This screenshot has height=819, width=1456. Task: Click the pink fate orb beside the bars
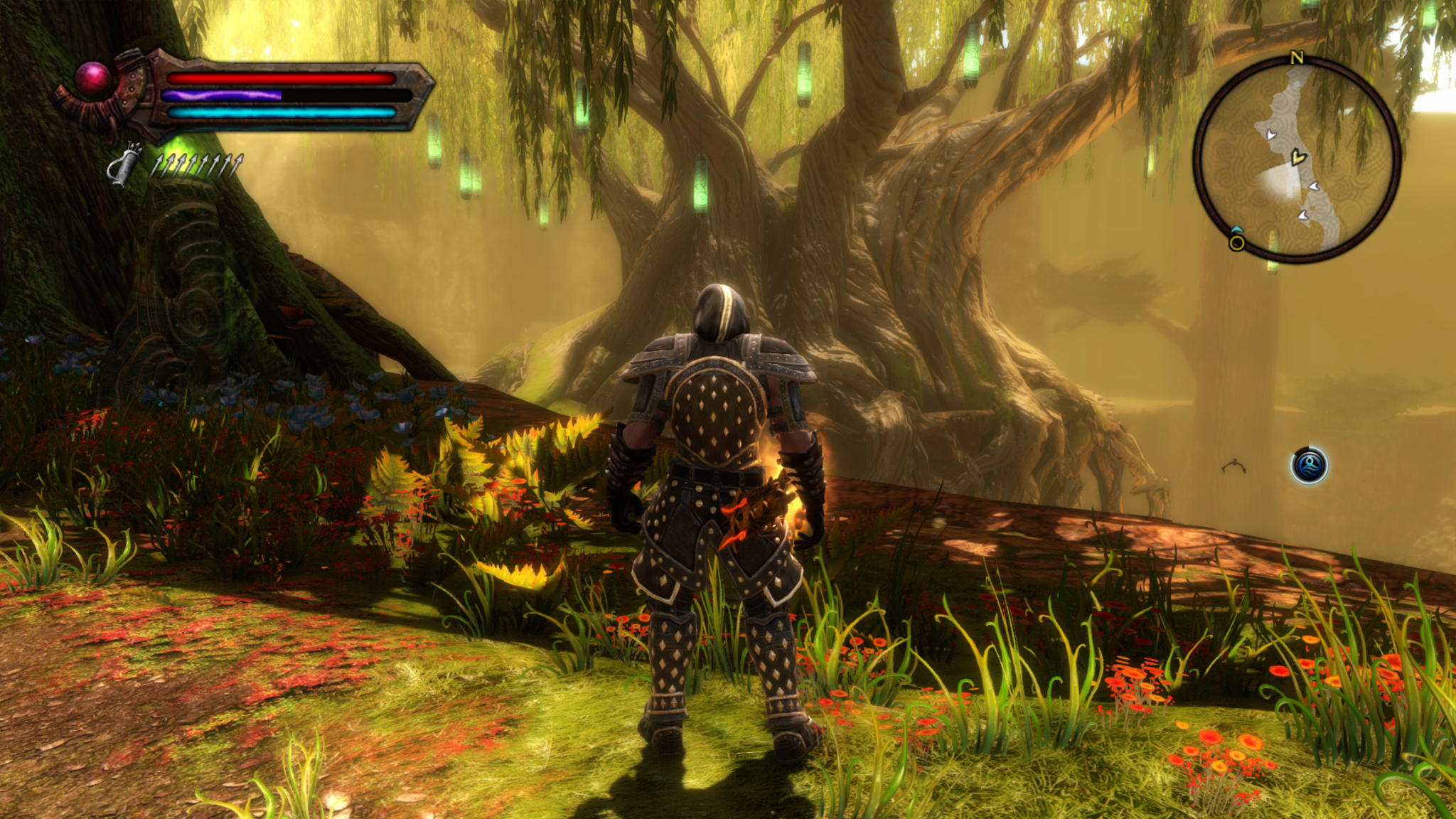point(93,78)
